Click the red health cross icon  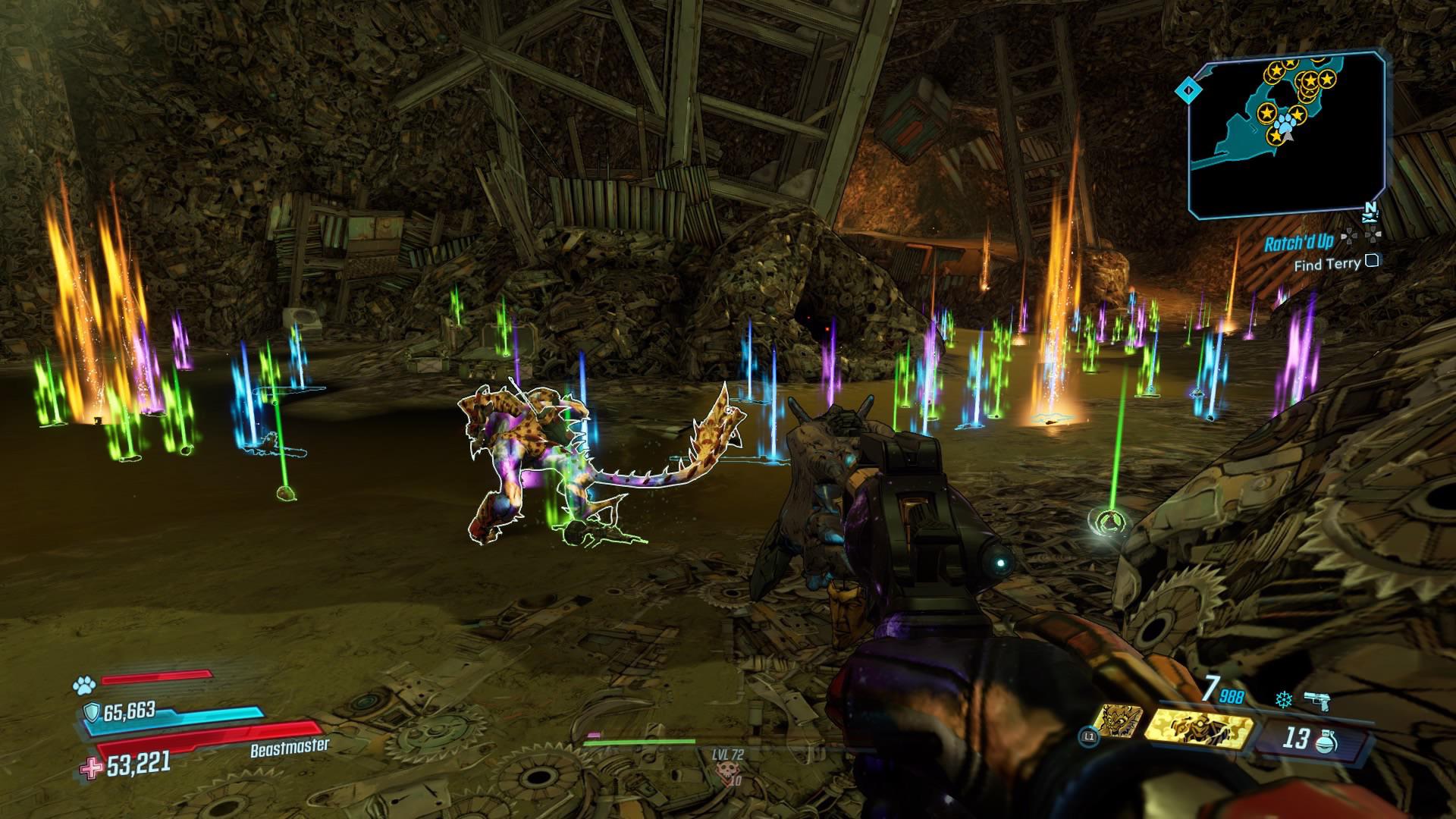tap(91, 768)
